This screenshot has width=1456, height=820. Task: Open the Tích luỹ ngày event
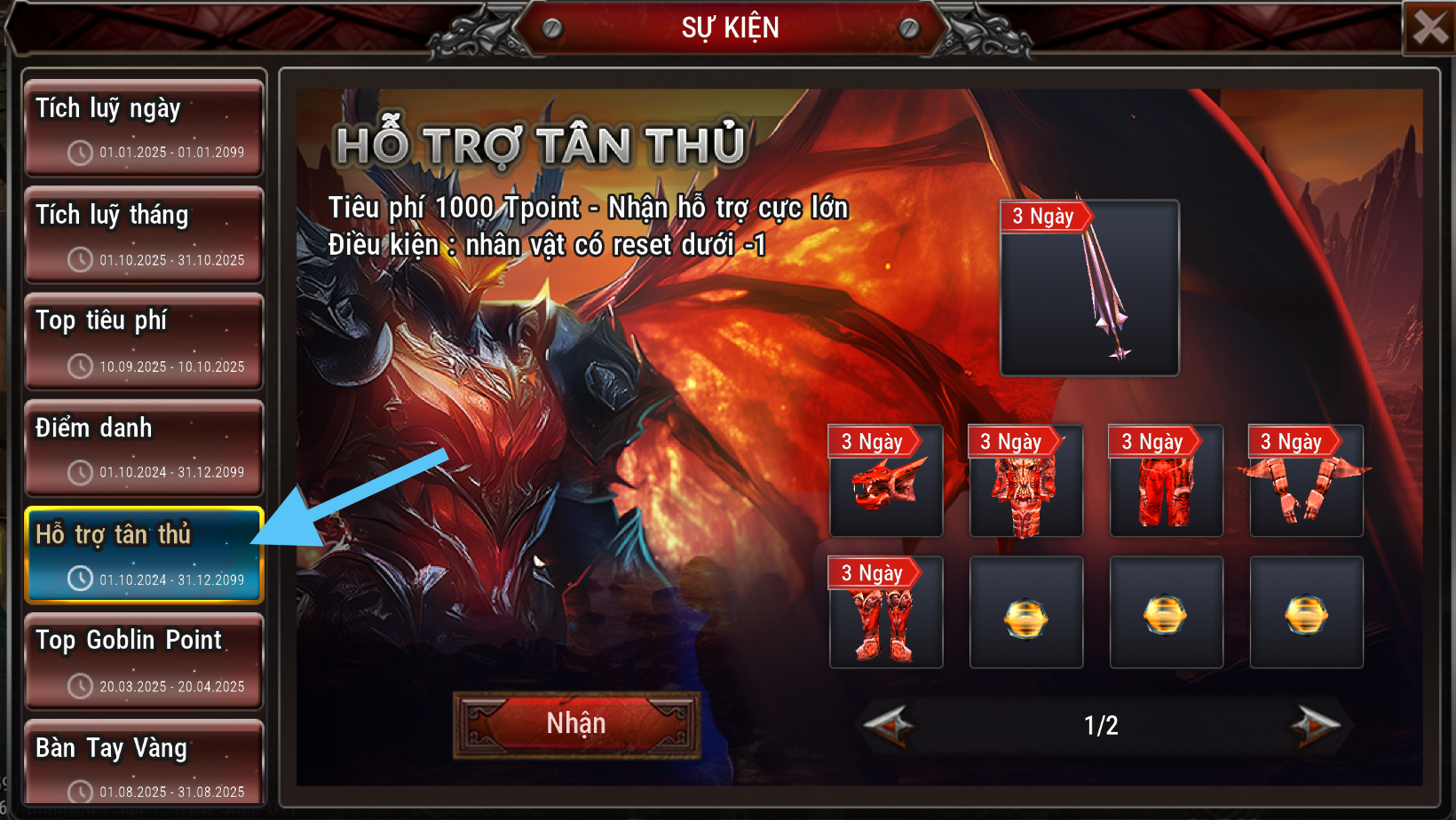coord(144,128)
